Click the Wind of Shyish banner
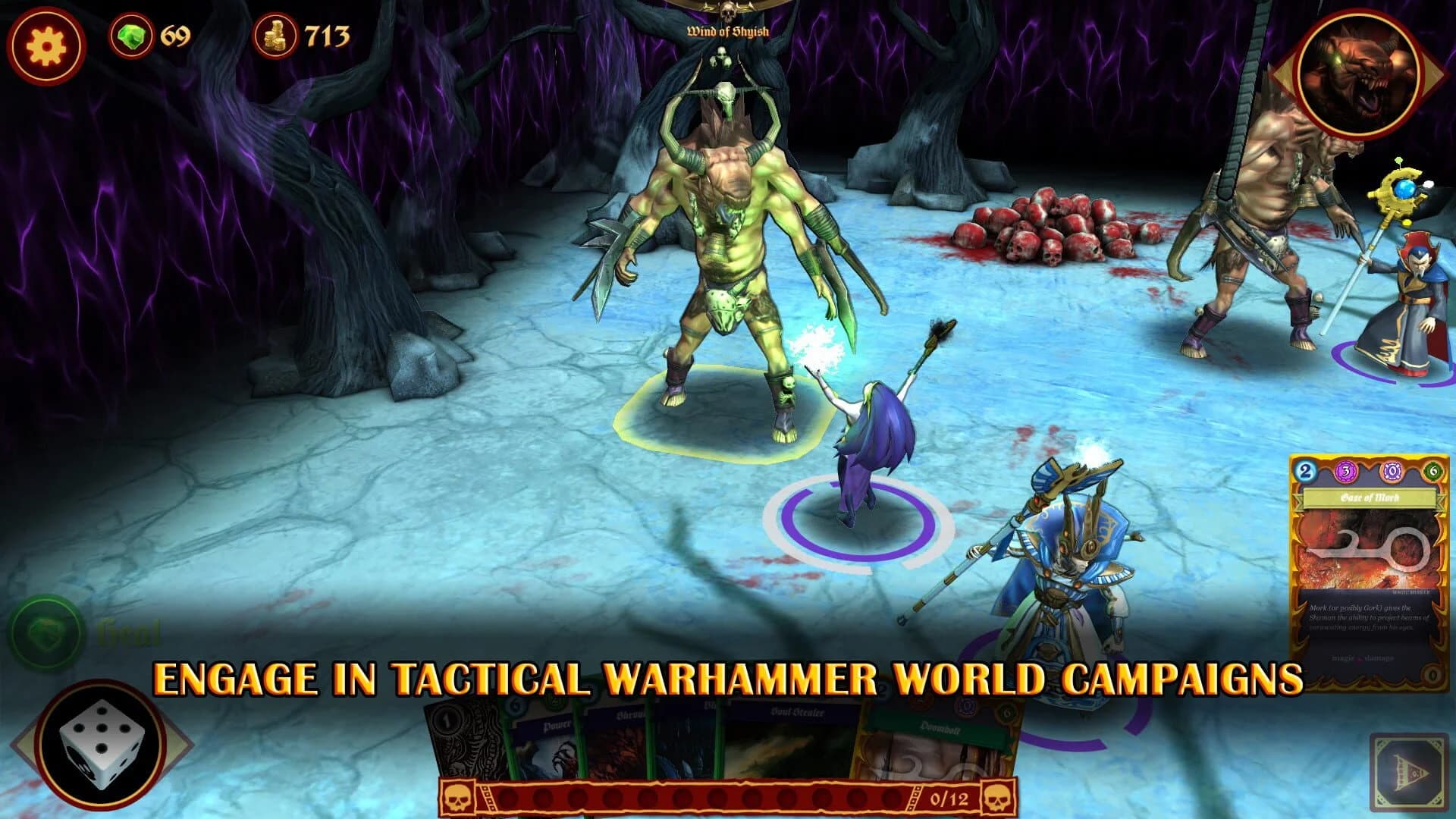This screenshot has height=819, width=1456. pyautogui.click(x=727, y=32)
